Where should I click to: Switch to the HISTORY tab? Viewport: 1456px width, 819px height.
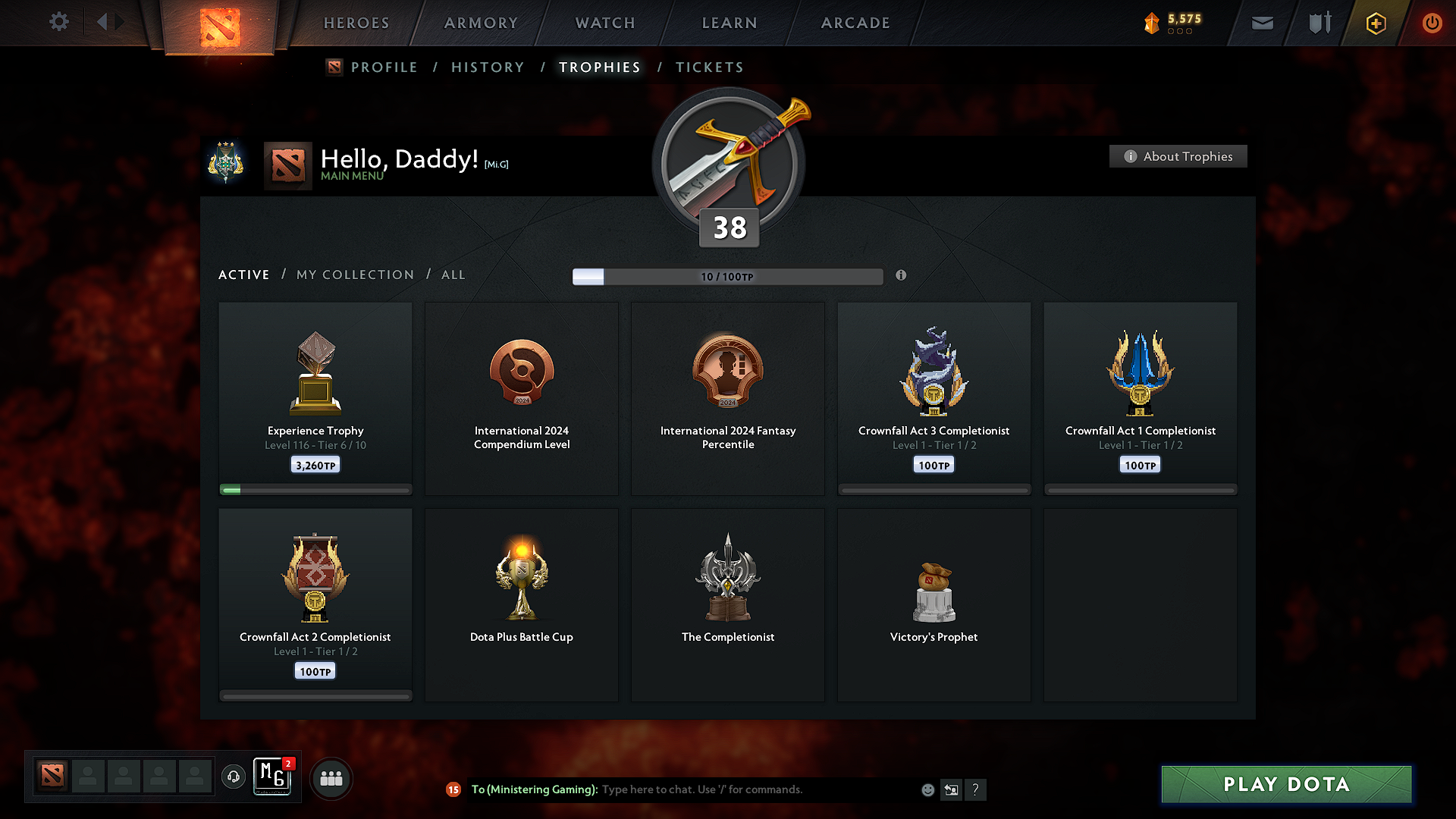[488, 67]
